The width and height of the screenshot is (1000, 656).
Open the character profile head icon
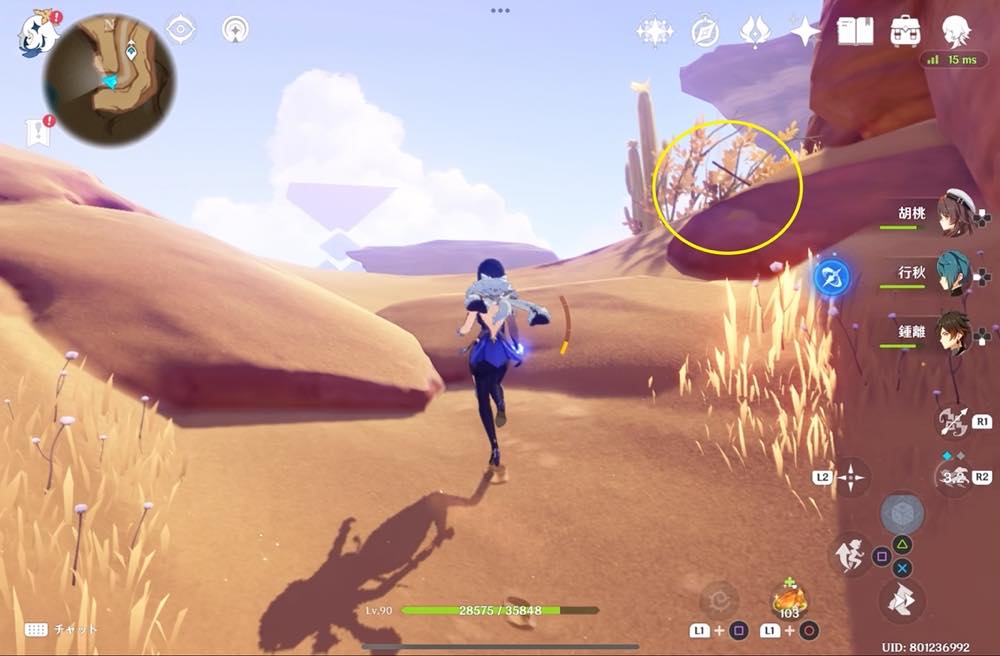point(956,31)
